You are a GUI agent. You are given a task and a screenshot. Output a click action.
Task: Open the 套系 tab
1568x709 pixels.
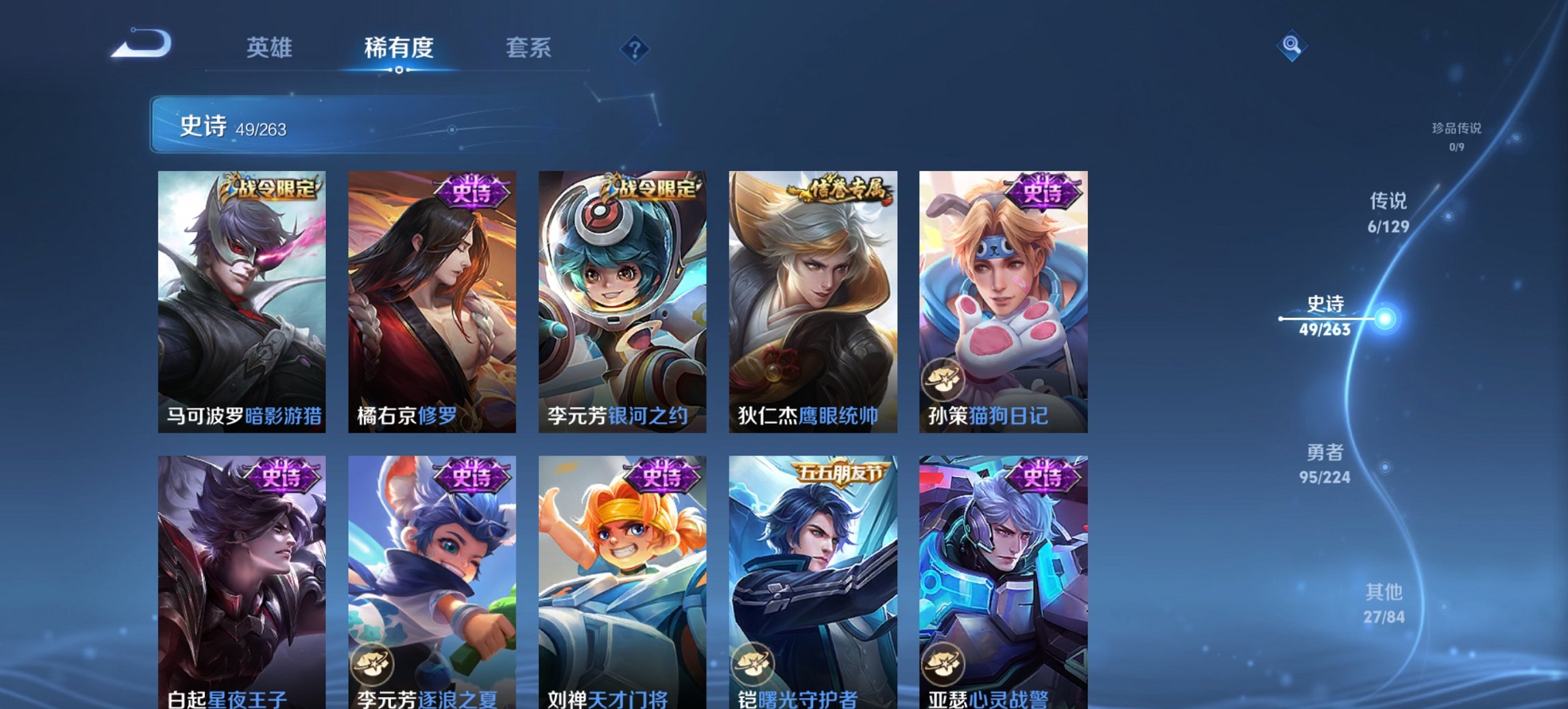[x=529, y=48]
